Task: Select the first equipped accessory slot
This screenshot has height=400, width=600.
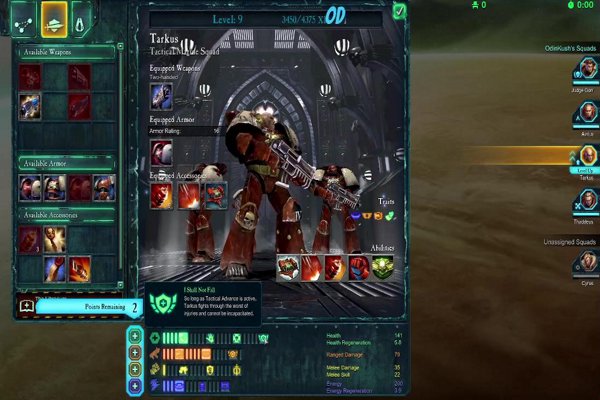Action: point(162,195)
